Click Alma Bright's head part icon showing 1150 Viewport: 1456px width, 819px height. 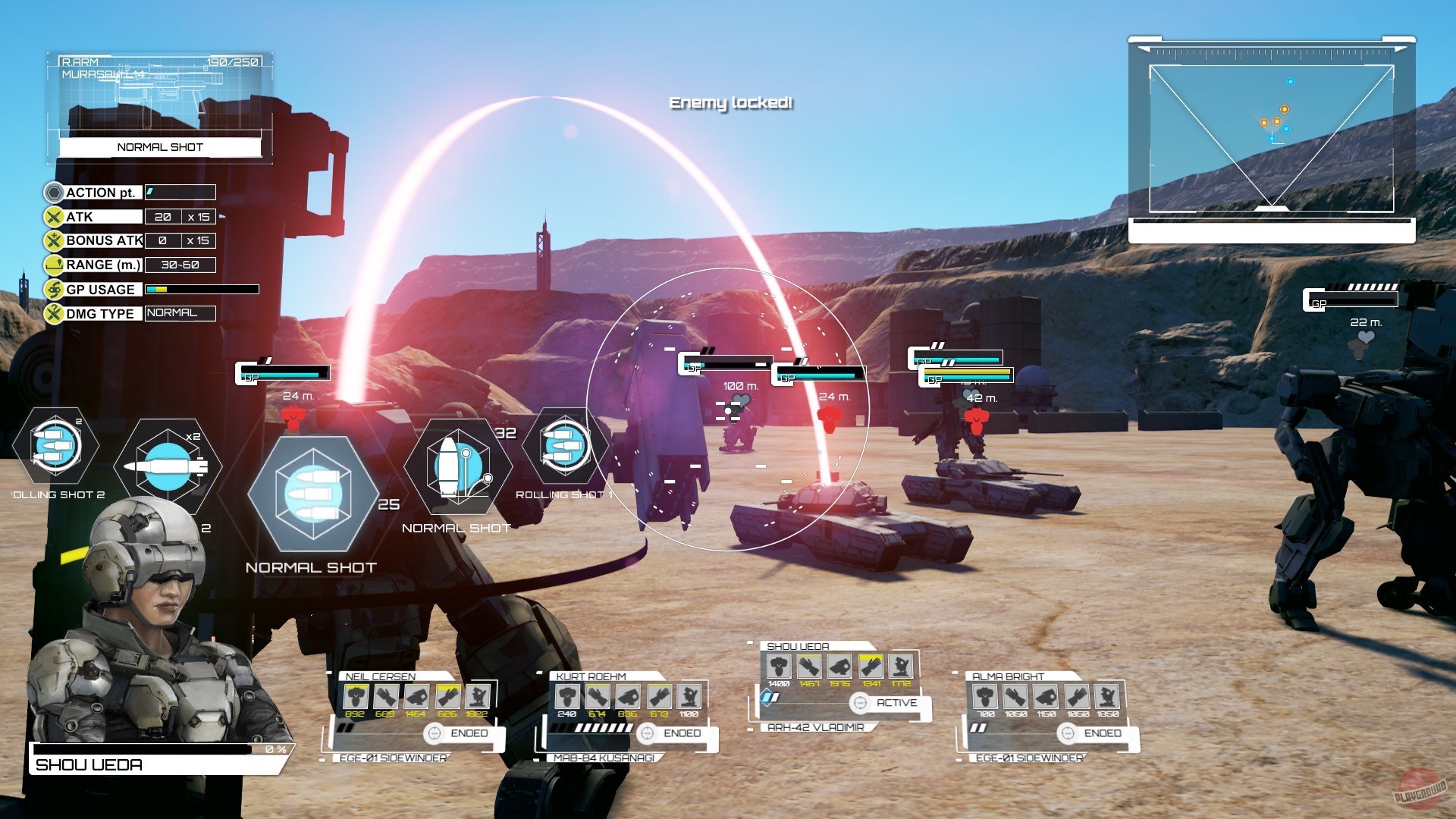[x=1046, y=695]
